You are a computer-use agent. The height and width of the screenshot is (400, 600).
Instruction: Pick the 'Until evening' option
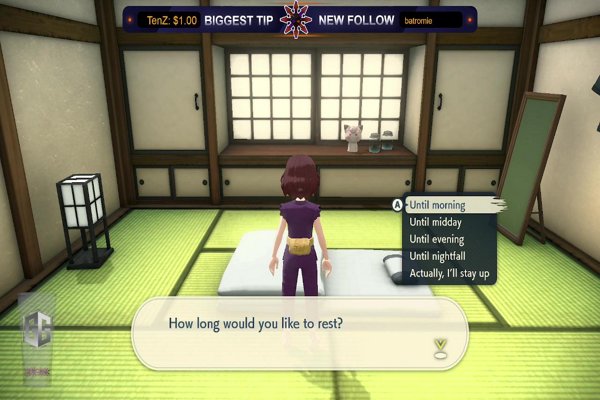[436, 239]
